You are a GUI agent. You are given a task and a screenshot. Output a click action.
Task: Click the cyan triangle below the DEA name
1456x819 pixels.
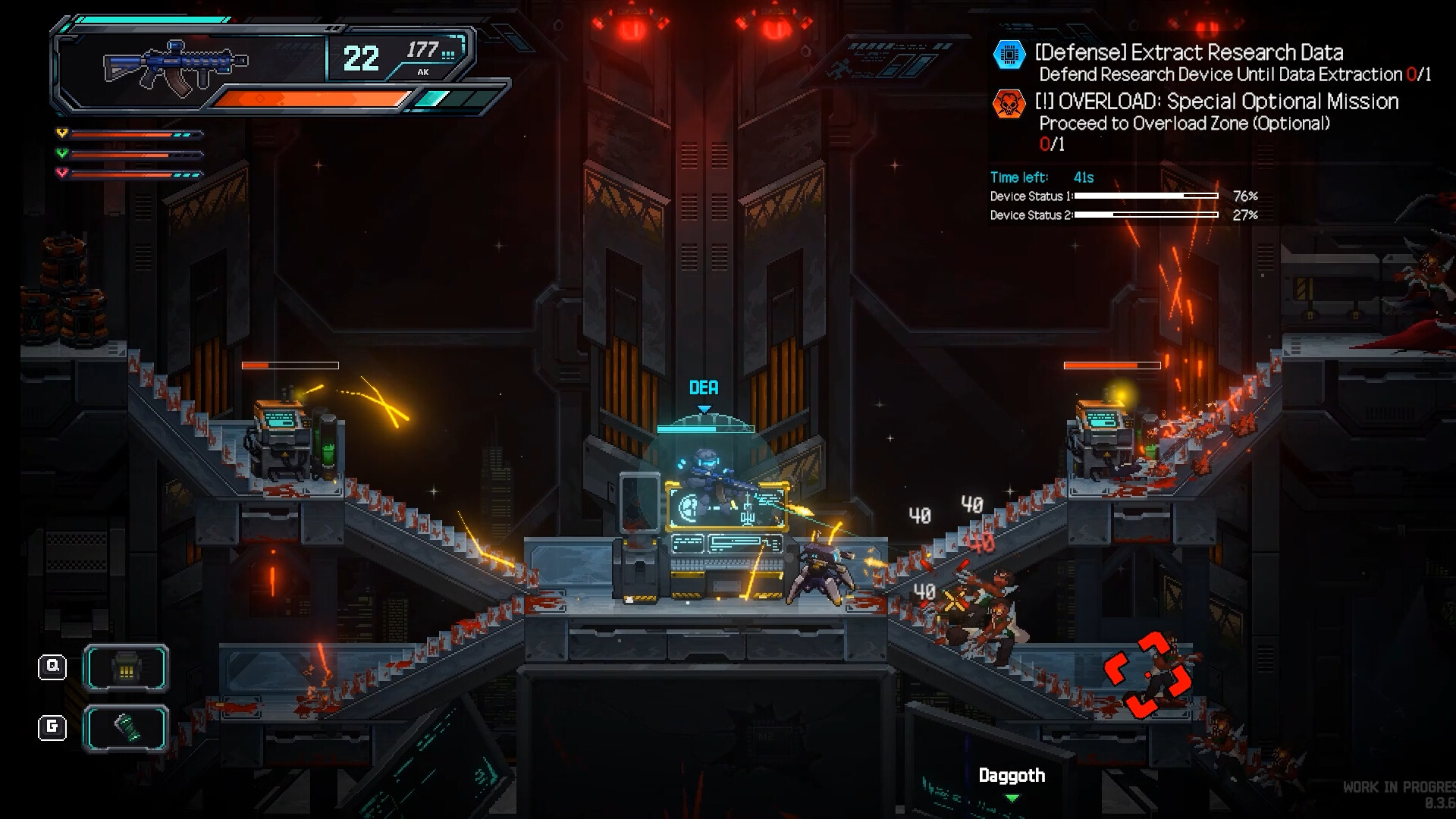705,407
